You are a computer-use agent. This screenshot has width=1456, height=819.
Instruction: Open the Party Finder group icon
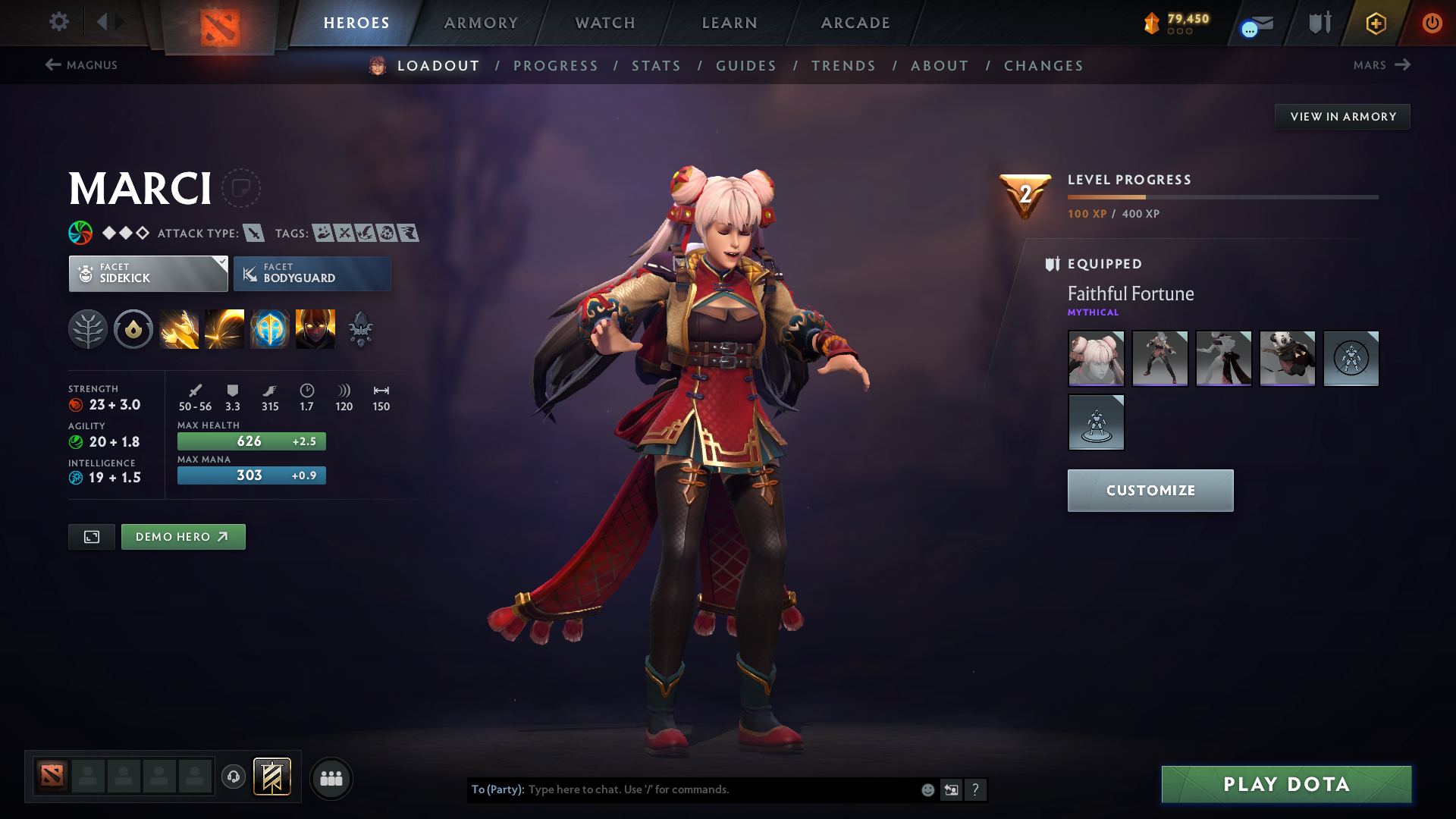point(331,778)
